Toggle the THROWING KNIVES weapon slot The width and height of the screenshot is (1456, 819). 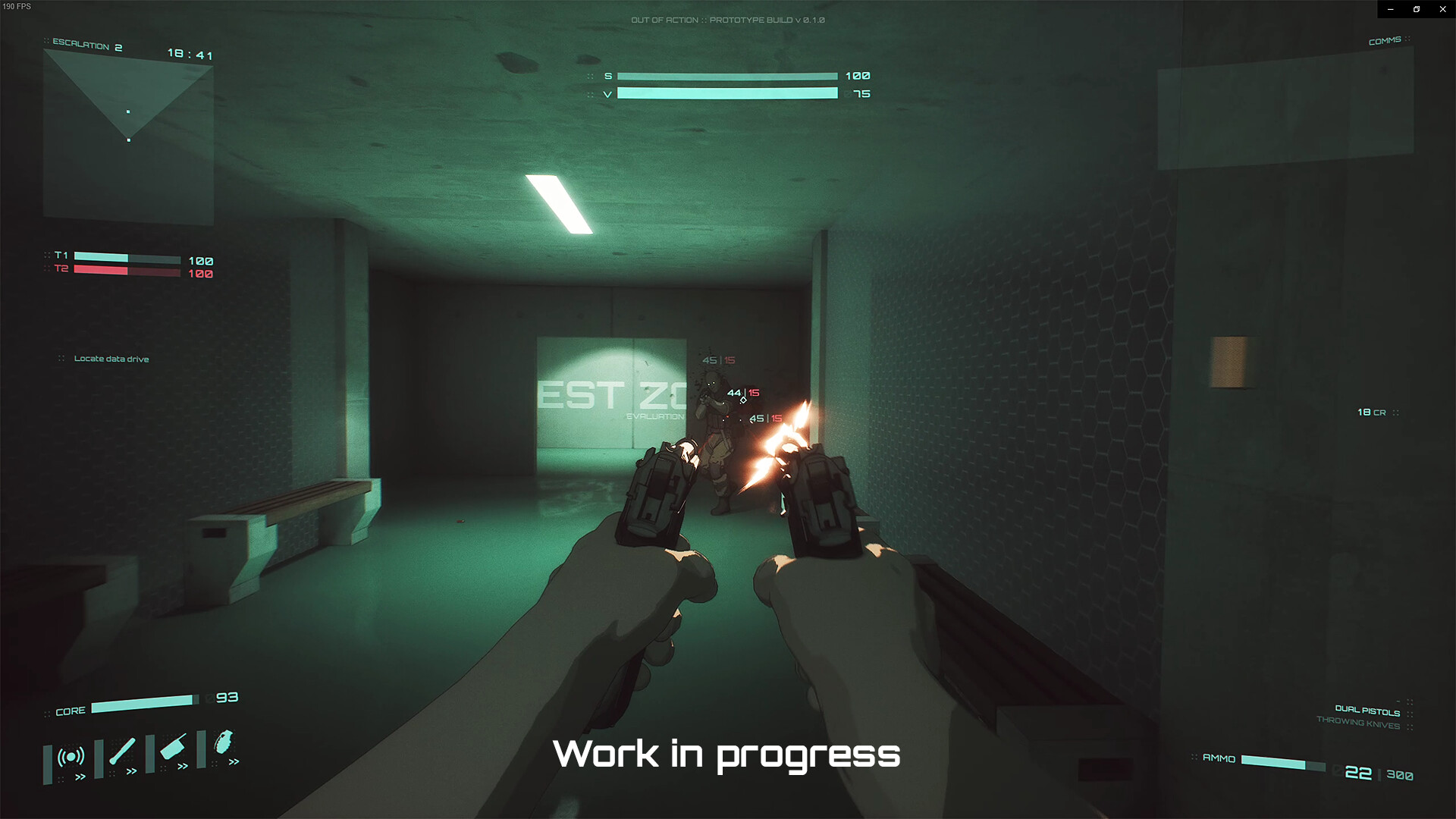point(1357,724)
